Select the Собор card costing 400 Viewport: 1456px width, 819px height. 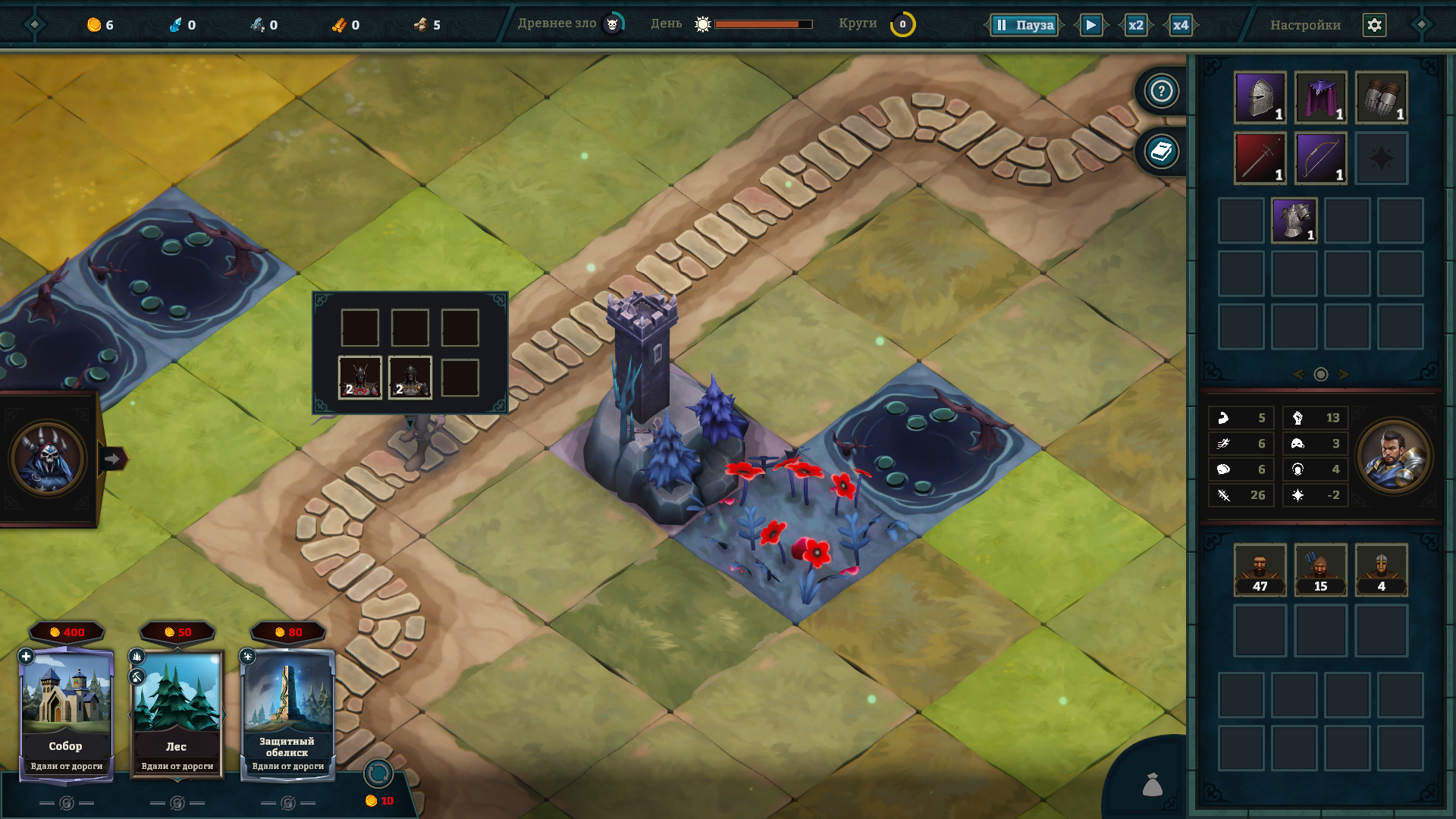pyautogui.click(x=66, y=713)
